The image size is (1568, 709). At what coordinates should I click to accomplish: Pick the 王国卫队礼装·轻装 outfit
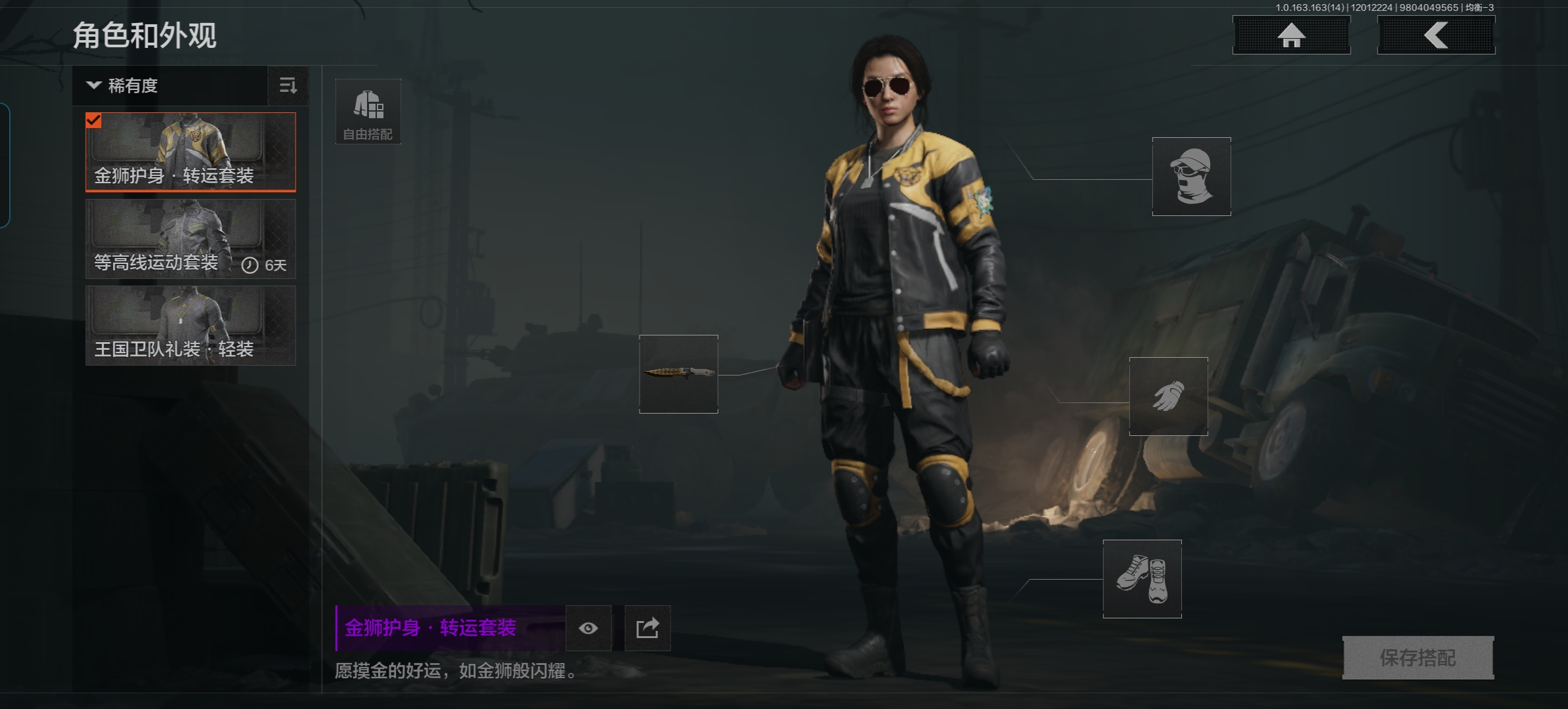click(190, 326)
